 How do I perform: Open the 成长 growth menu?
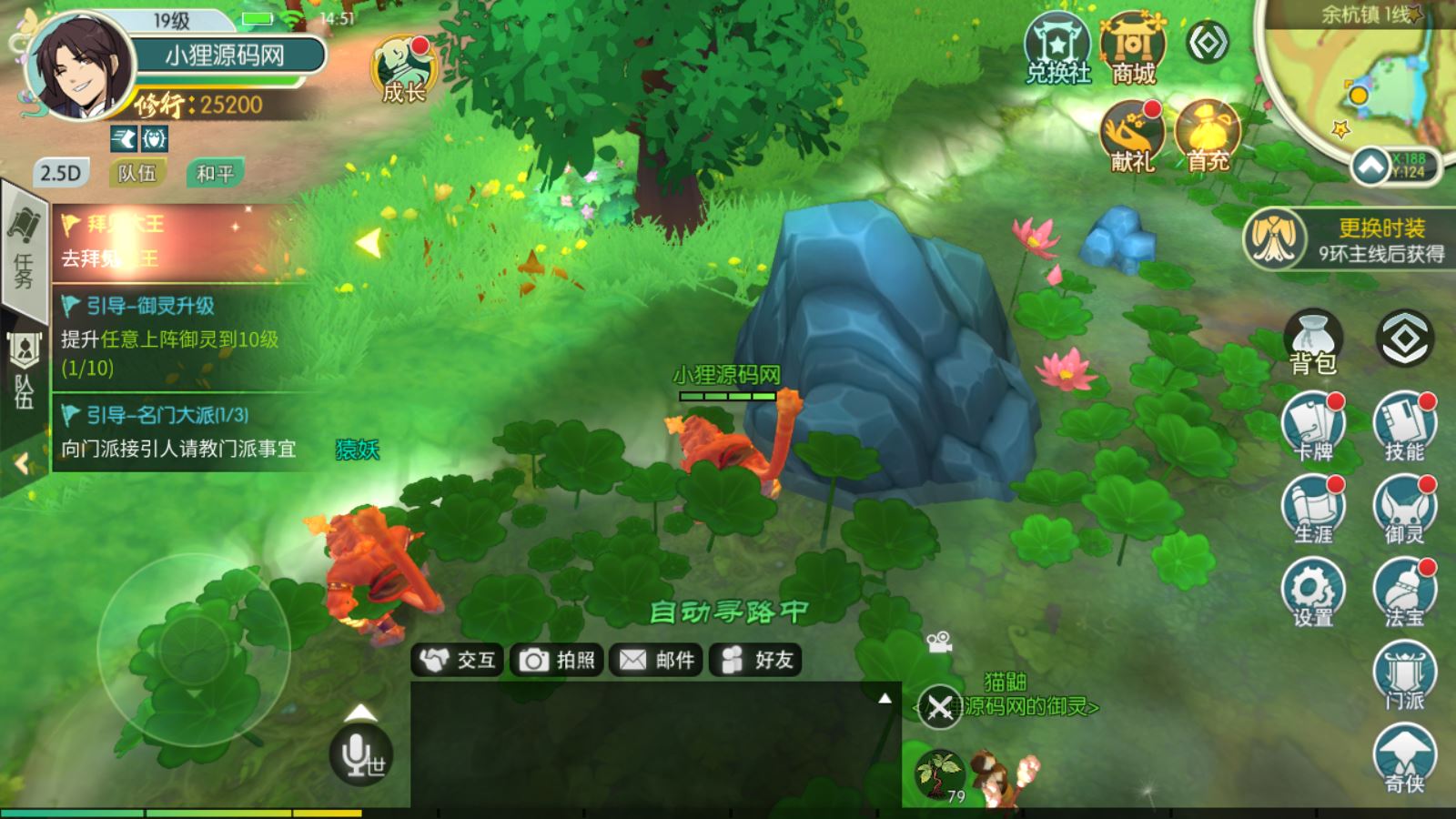tap(404, 69)
